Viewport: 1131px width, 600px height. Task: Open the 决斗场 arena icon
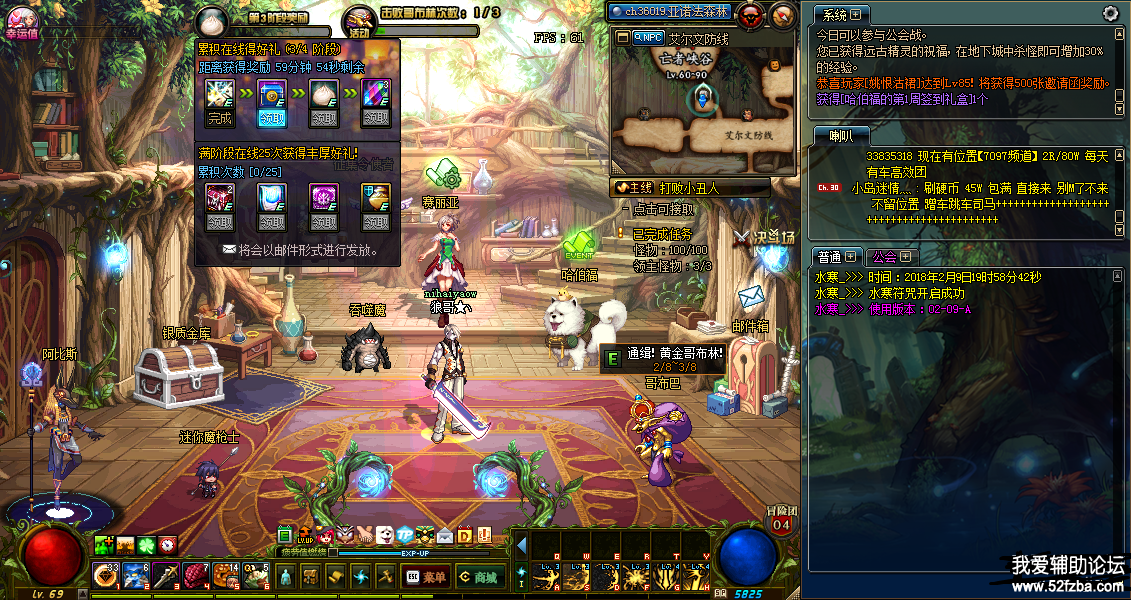761,240
